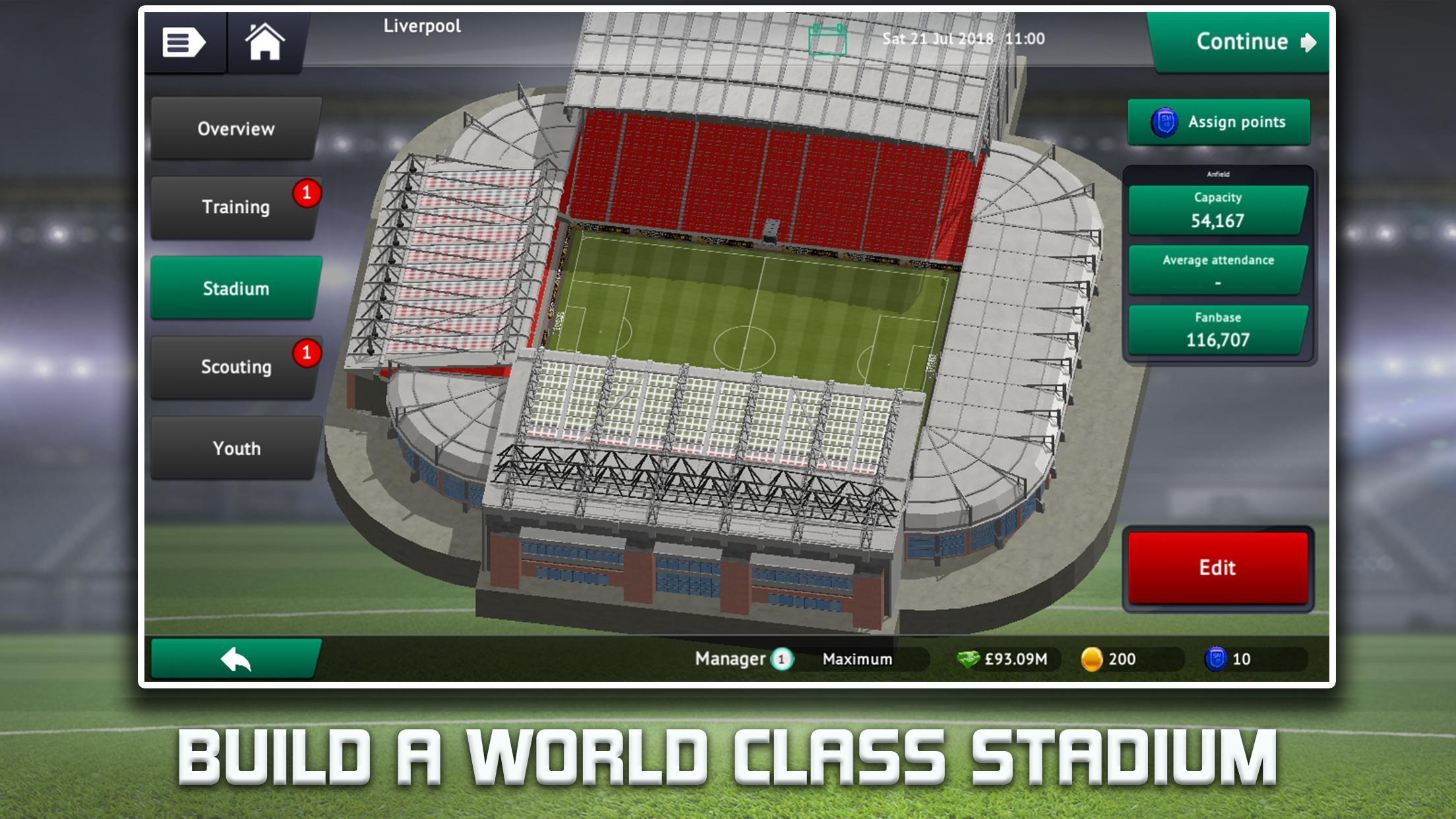The height and width of the screenshot is (819, 1456).
Task: Click the Home icon in the top bar
Action: pos(266,42)
